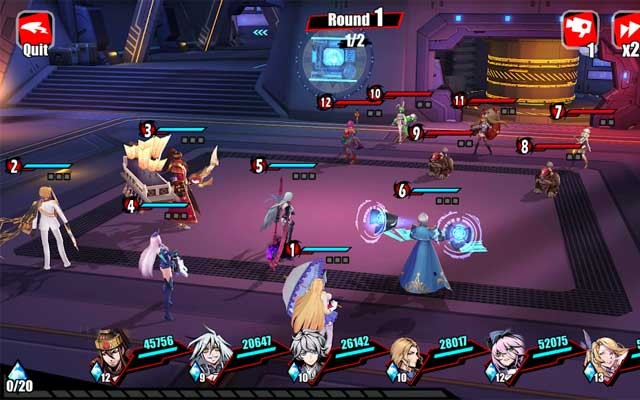This screenshot has height=400, width=640.
Task: Toggle x2 battle speed
Action: [627, 31]
